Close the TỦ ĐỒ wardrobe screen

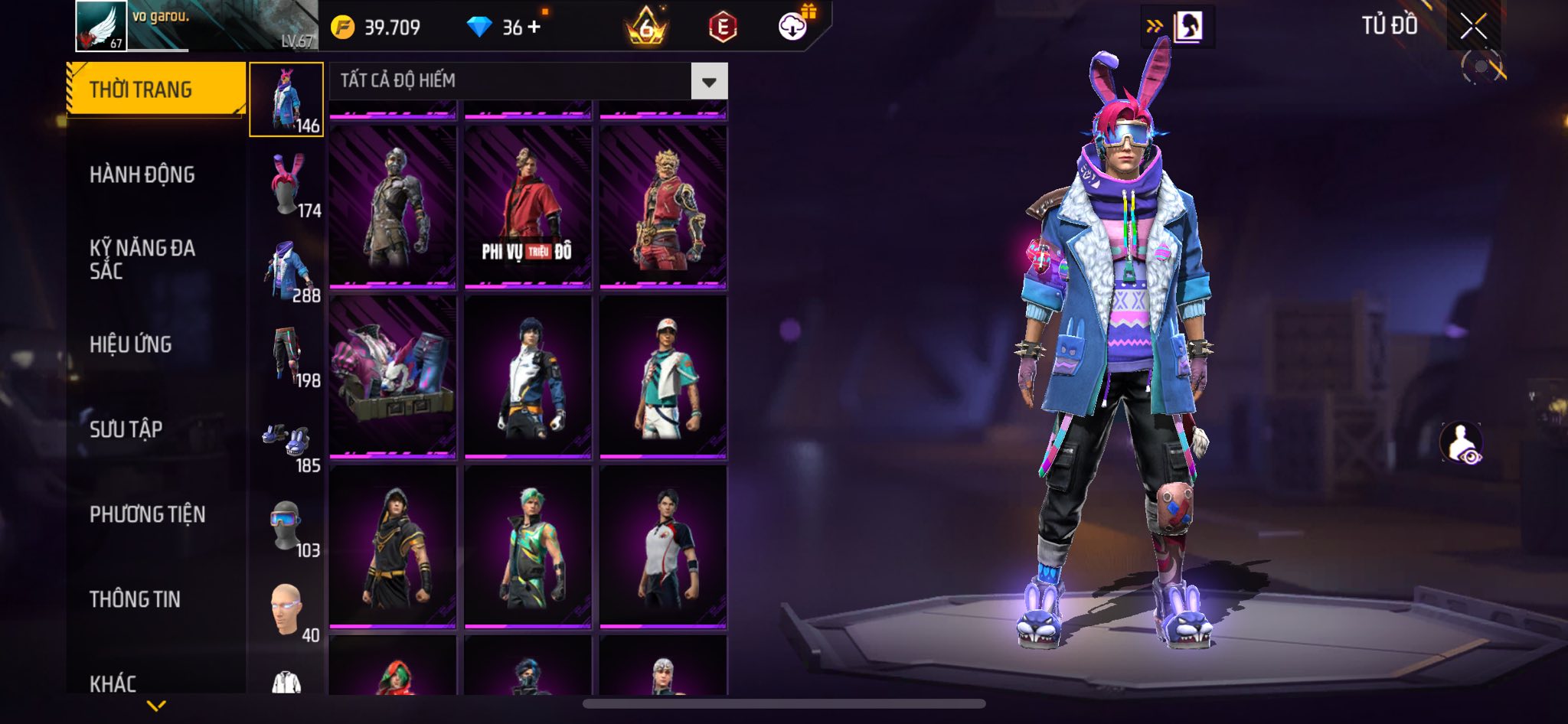point(1473,27)
